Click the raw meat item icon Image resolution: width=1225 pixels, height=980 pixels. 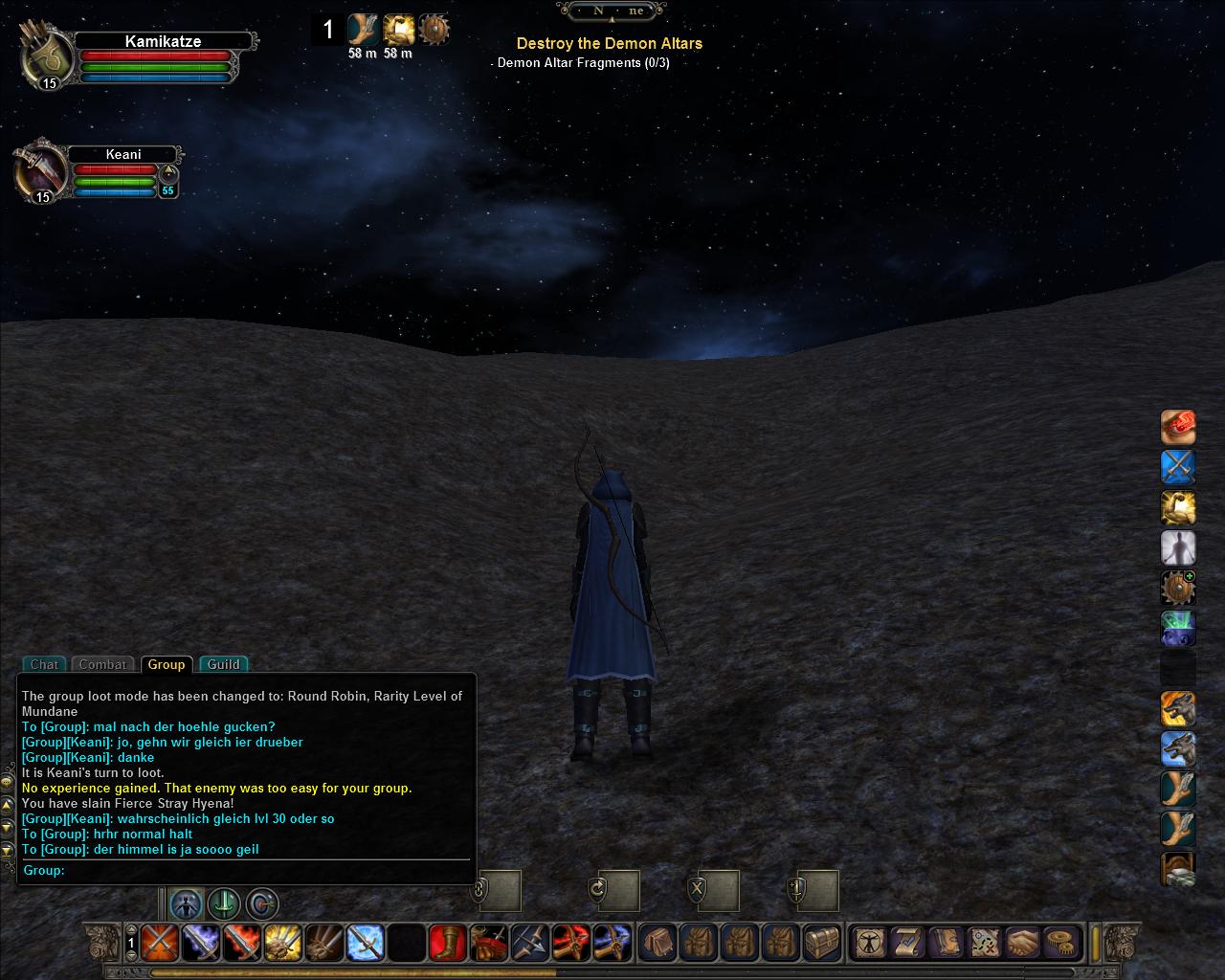pyautogui.click(x=1178, y=427)
